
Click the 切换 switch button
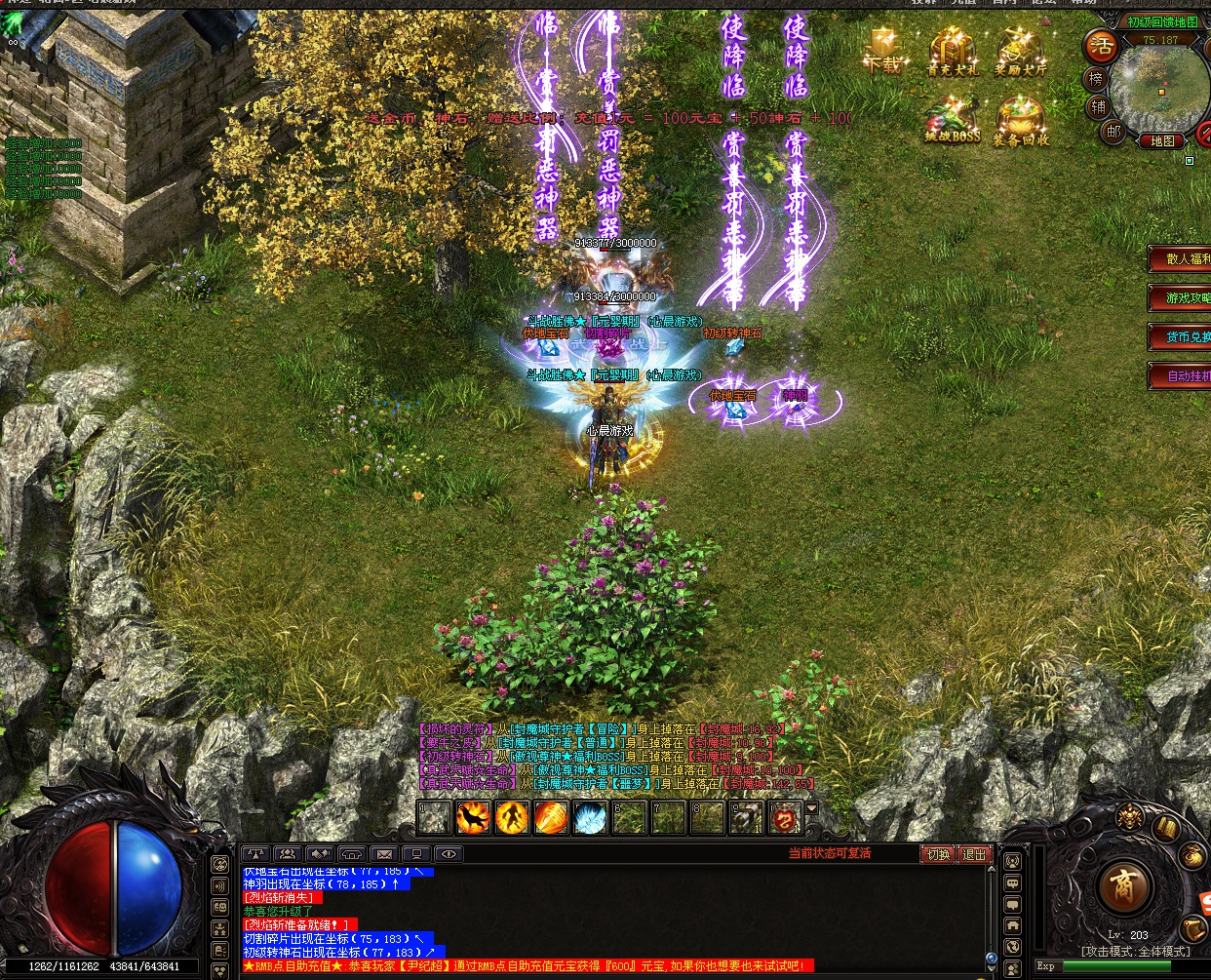pyautogui.click(x=938, y=854)
